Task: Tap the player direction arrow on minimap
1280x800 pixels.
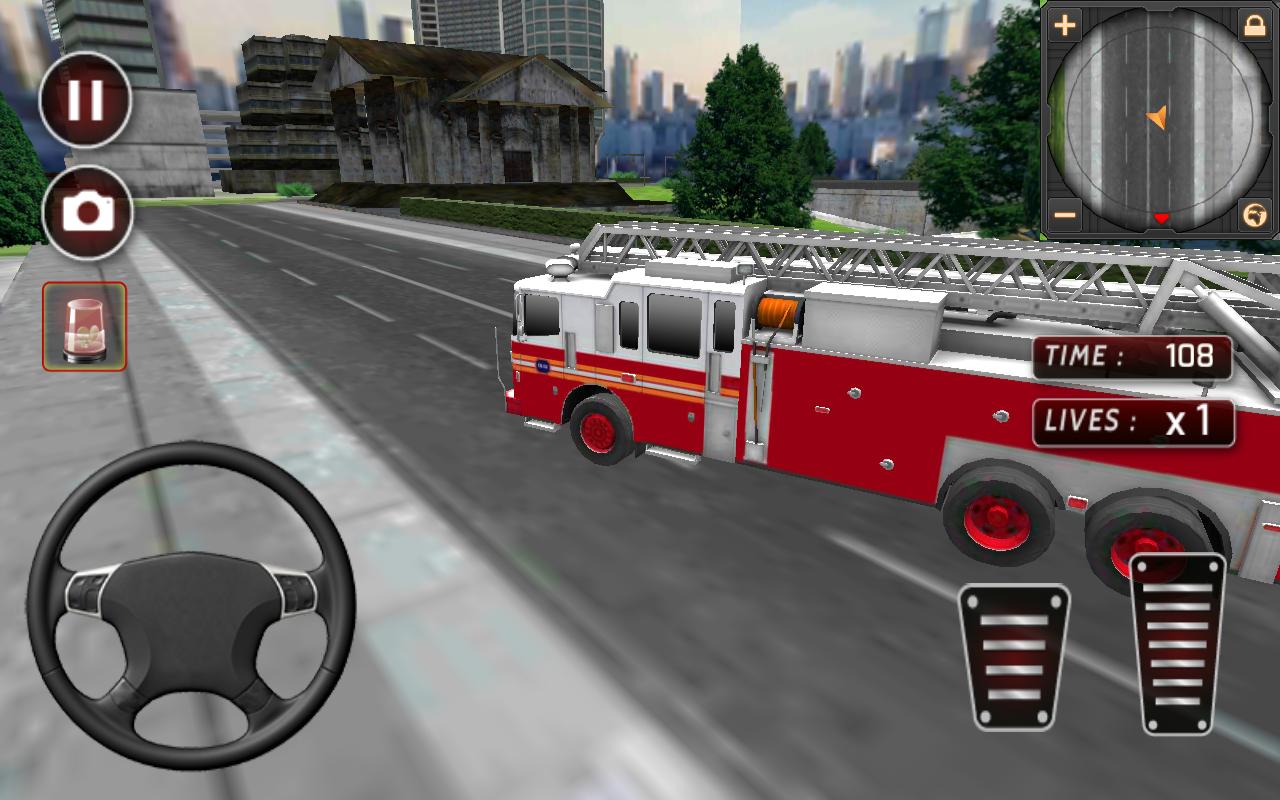Action: [1157, 119]
